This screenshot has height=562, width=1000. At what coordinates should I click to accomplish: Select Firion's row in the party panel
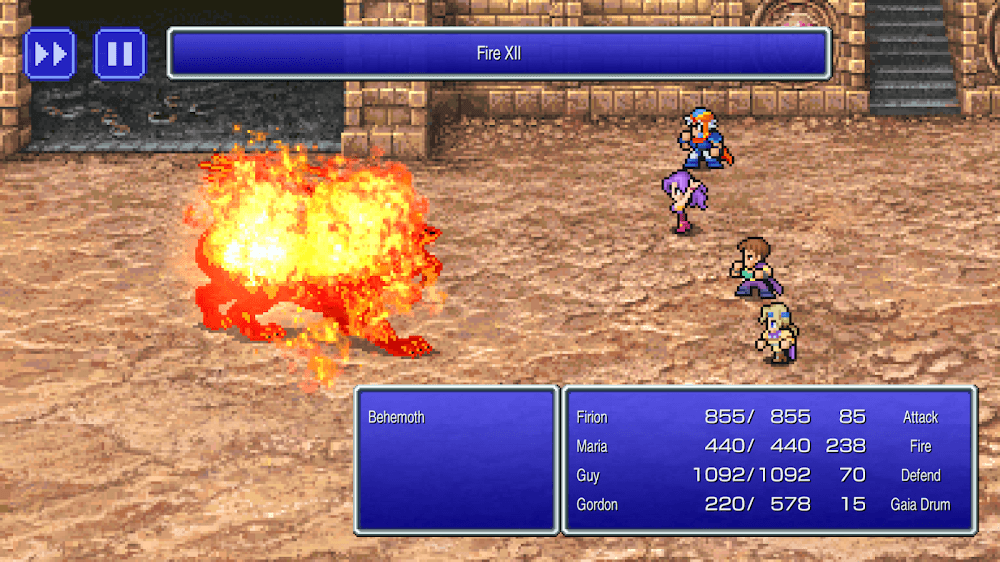[592, 417]
